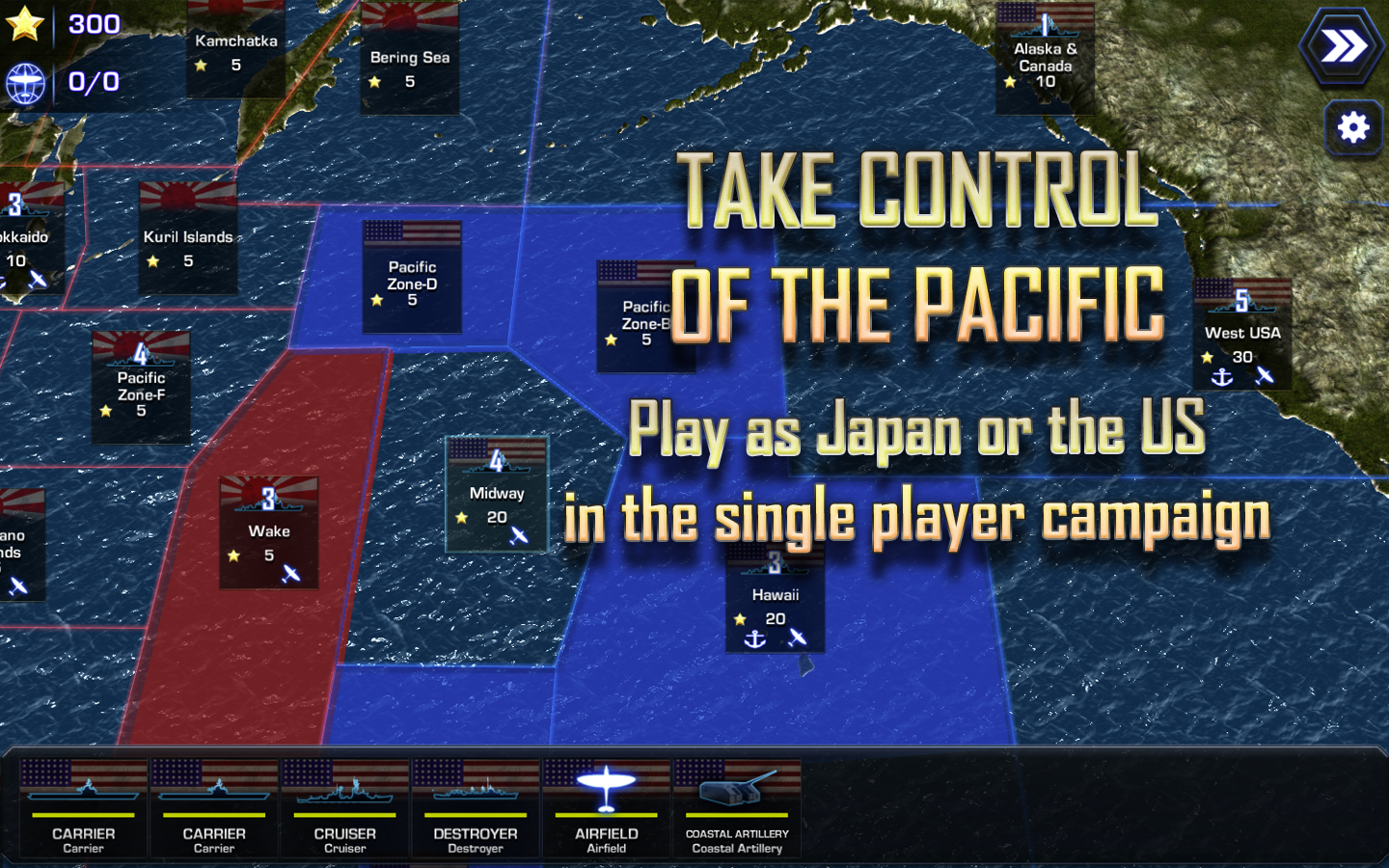The image size is (1389, 868).
Task: Select the Kuril Islands territory
Action: pos(188,236)
